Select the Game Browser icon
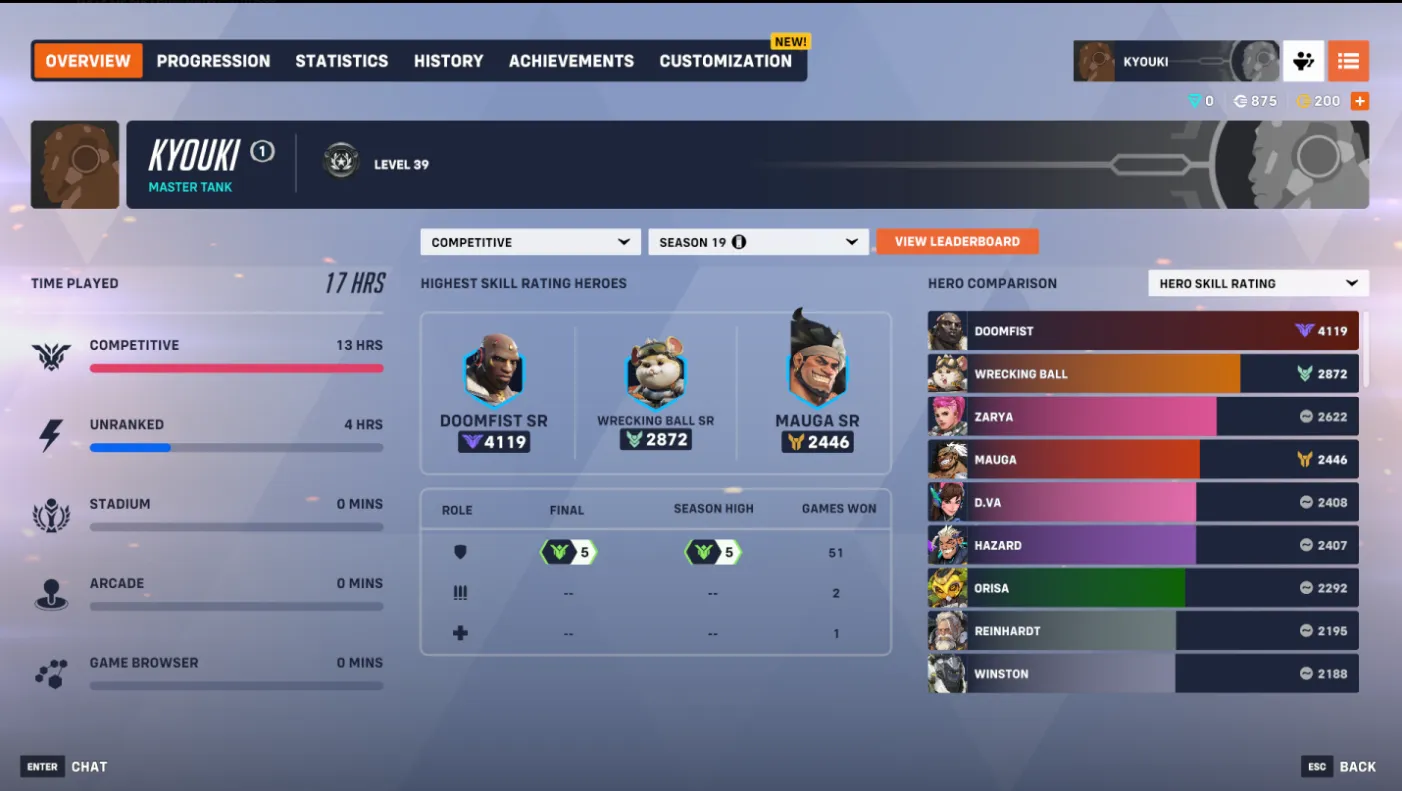The width and height of the screenshot is (1402, 791). (x=51, y=670)
